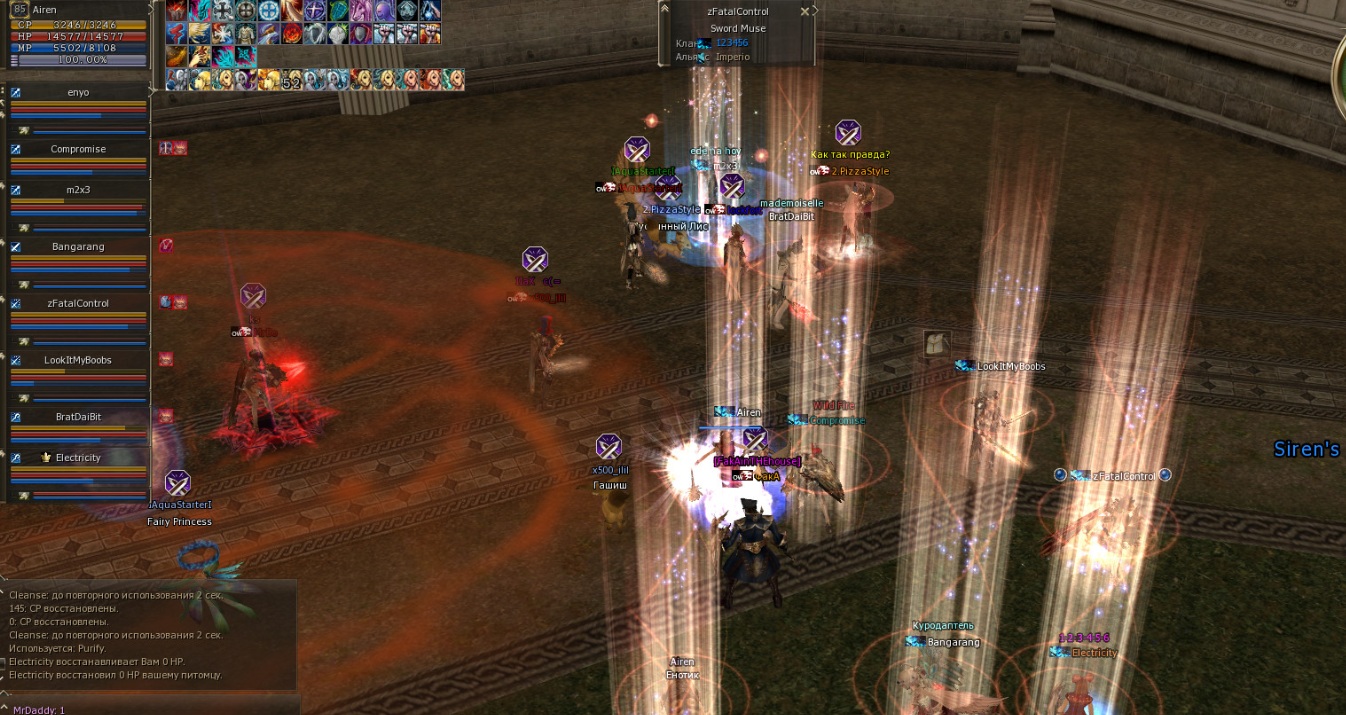Target party member Compromise

click(78, 149)
